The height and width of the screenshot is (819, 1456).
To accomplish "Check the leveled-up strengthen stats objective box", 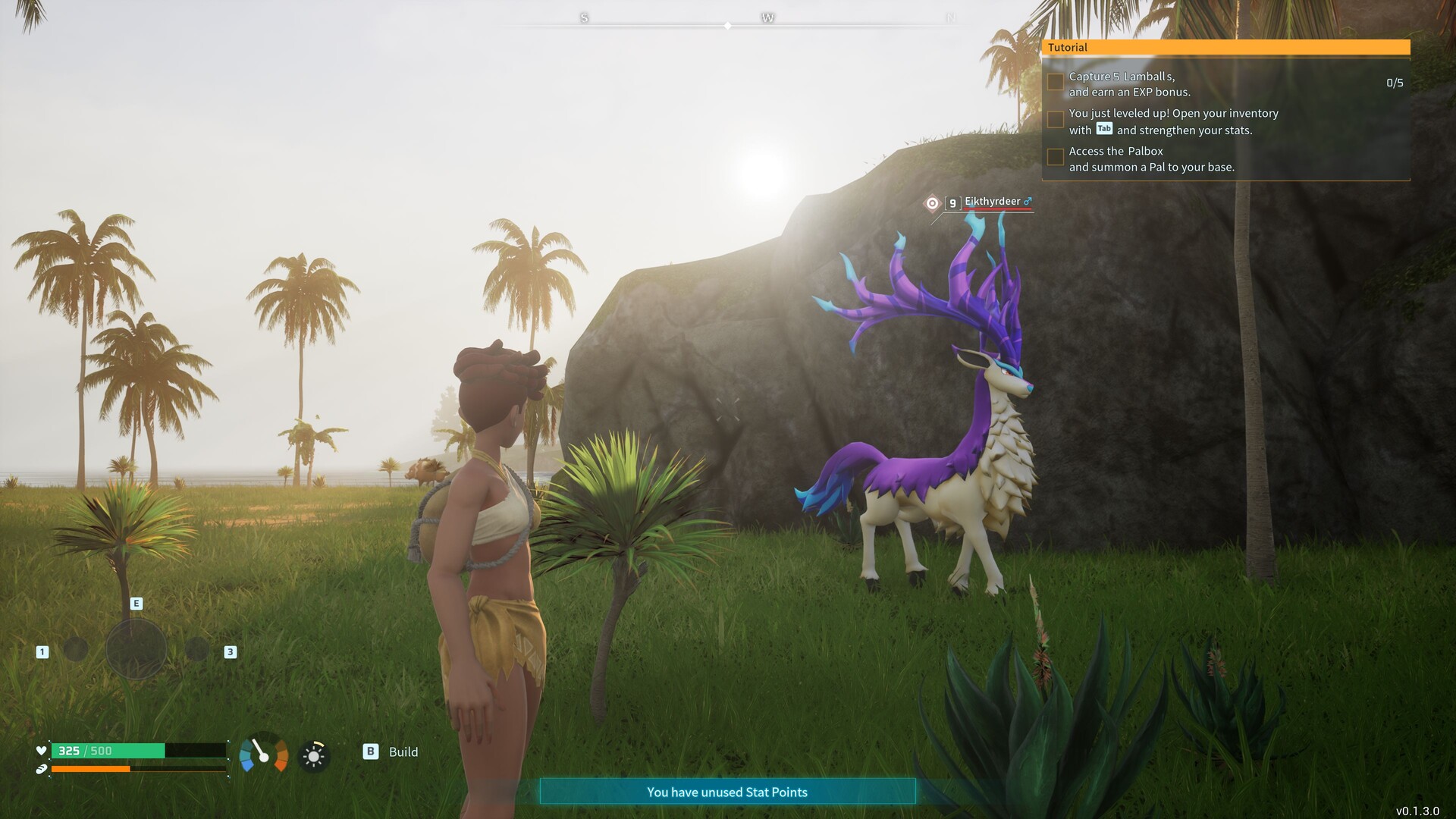I will coord(1055,120).
